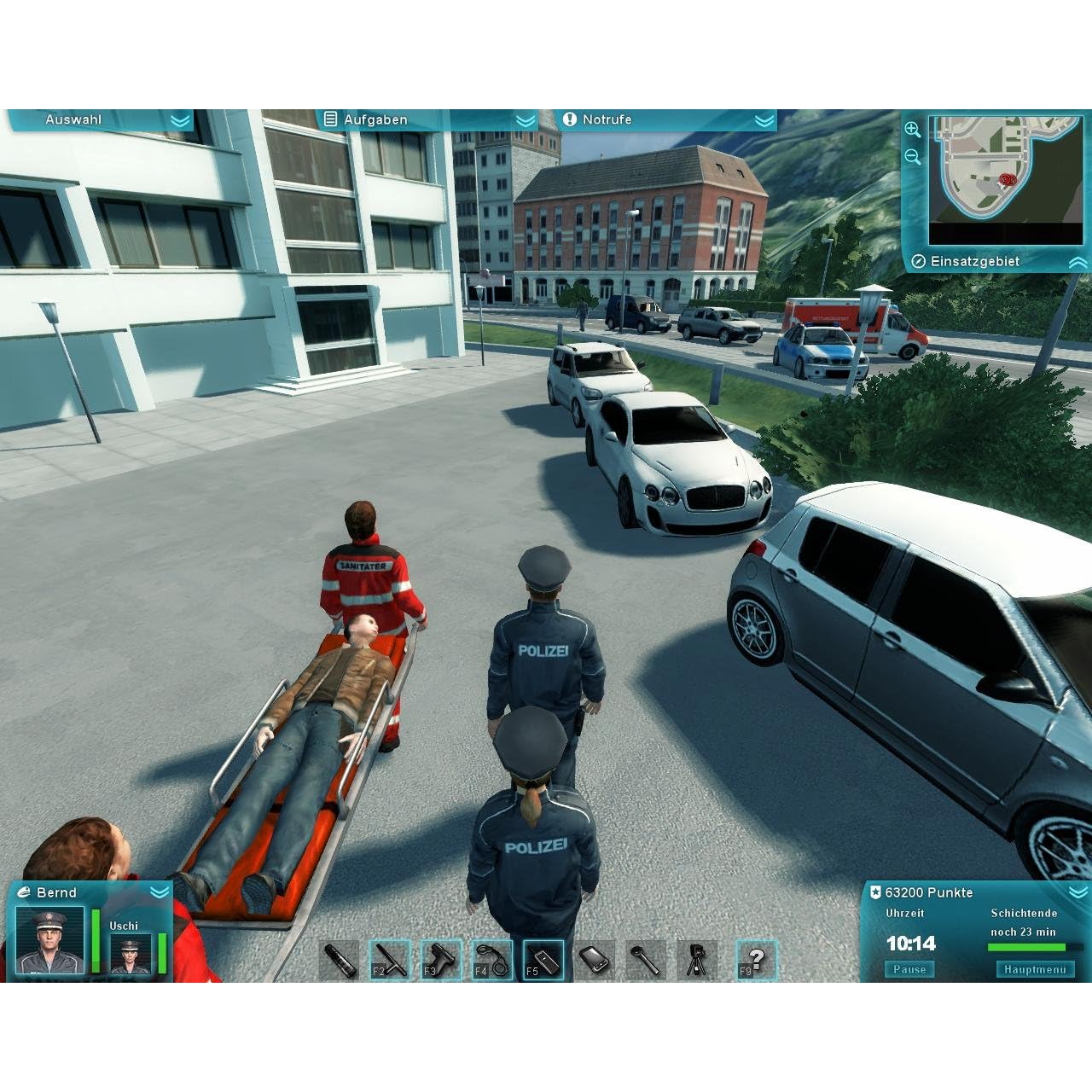Zoom in on the minimap
The image size is (1092, 1092).
(x=912, y=130)
